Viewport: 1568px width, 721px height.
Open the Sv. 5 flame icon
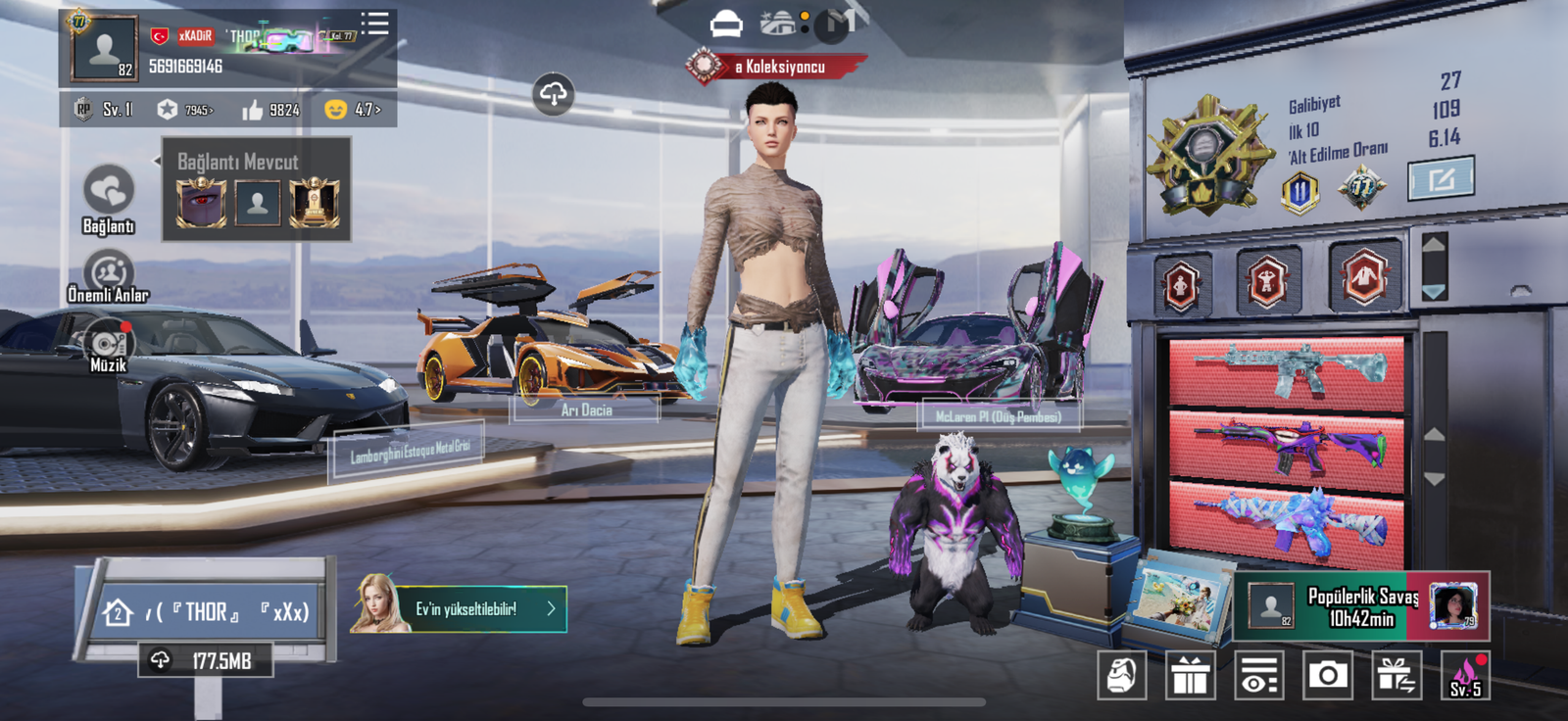tap(1465, 676)
